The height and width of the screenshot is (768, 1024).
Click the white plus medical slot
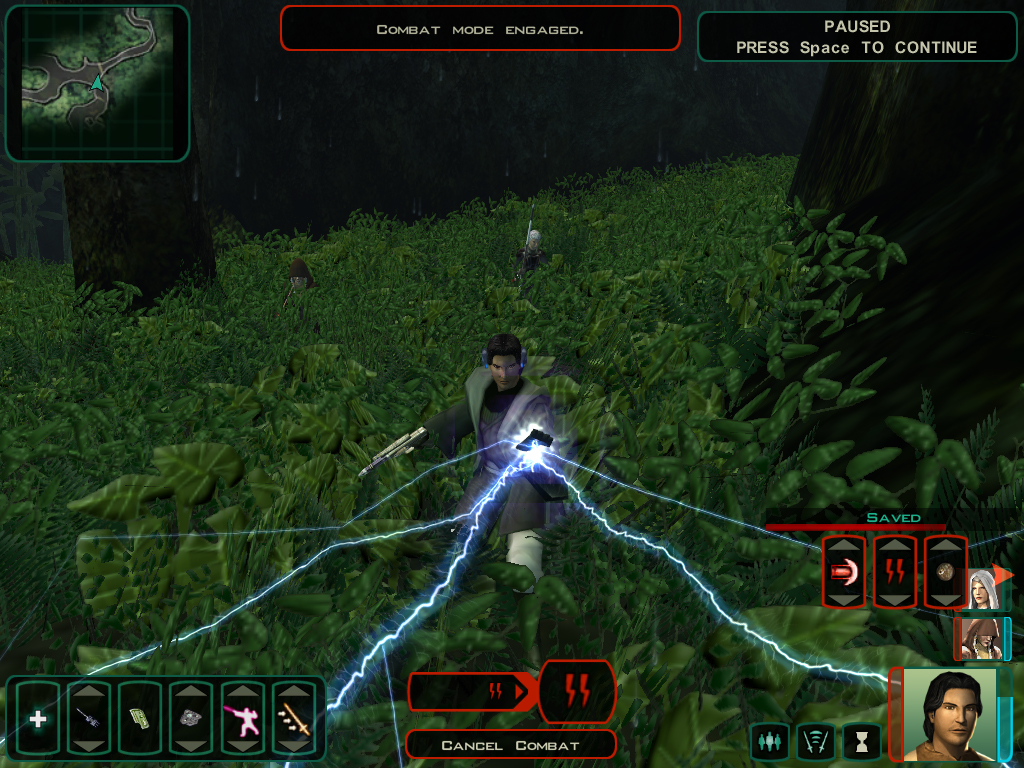click(x=38, y=718)
